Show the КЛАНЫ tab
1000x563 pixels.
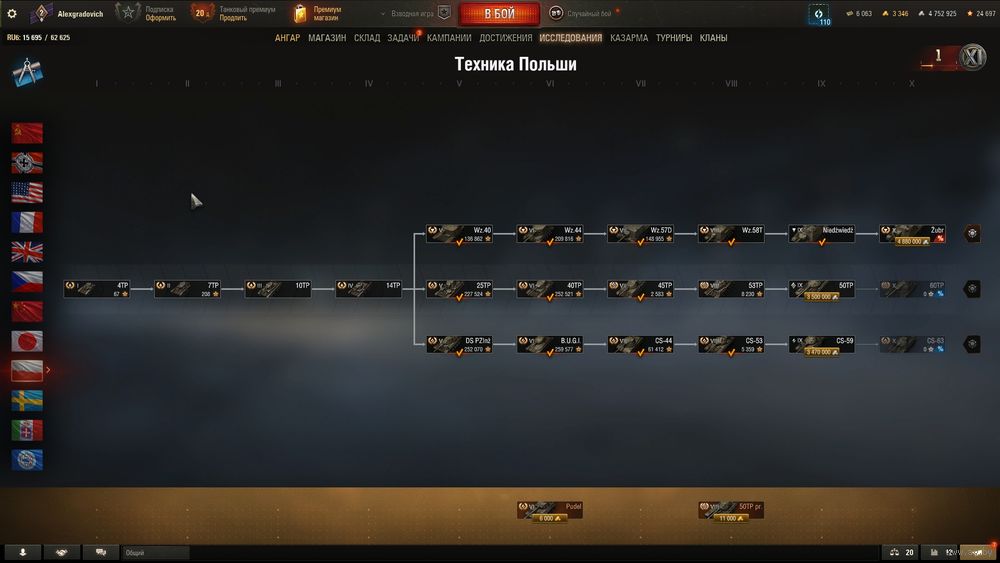(713, 38)
